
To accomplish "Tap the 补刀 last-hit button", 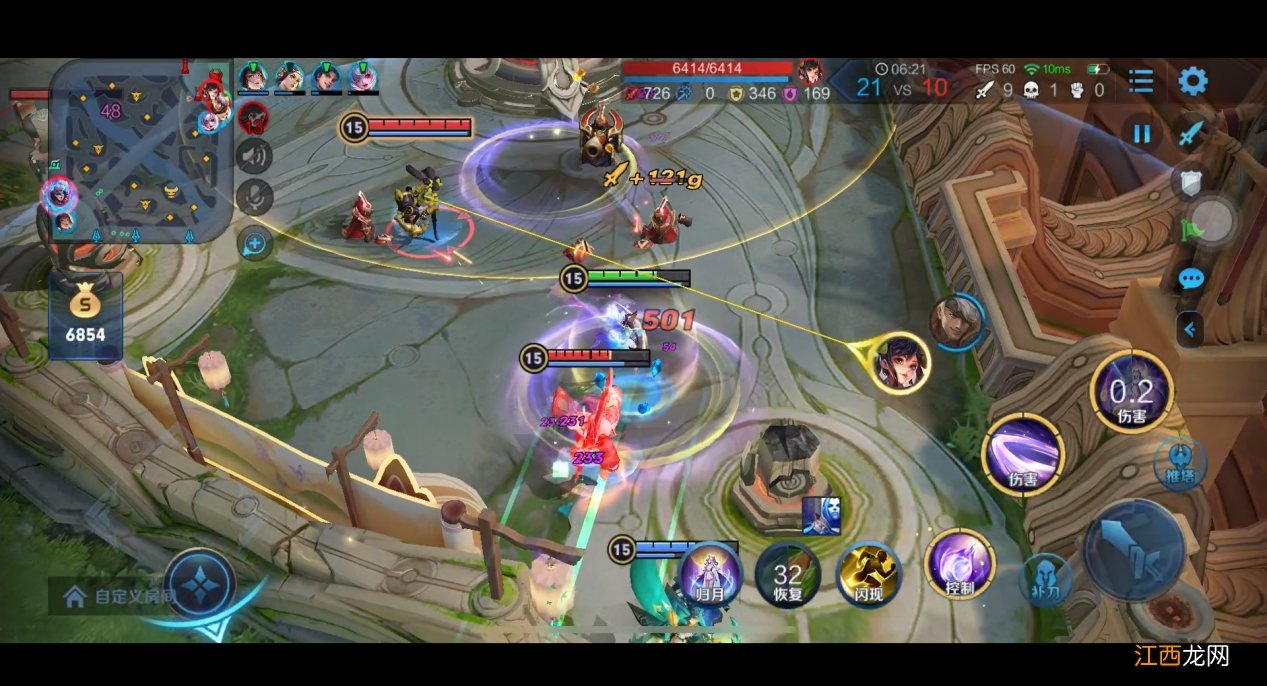I will tap(1045, 580).
